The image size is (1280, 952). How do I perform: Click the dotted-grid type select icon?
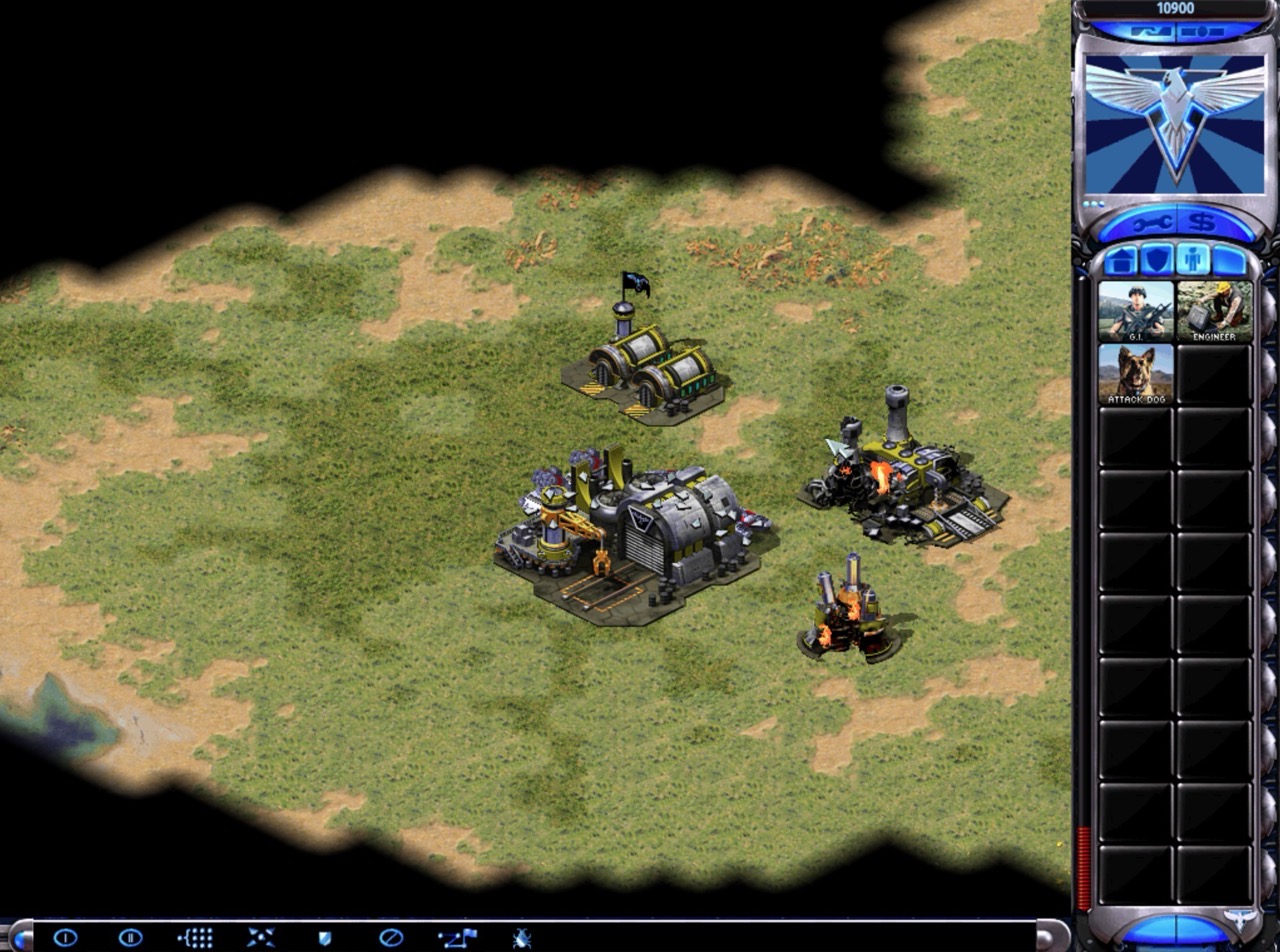click(x=195, y=938)
